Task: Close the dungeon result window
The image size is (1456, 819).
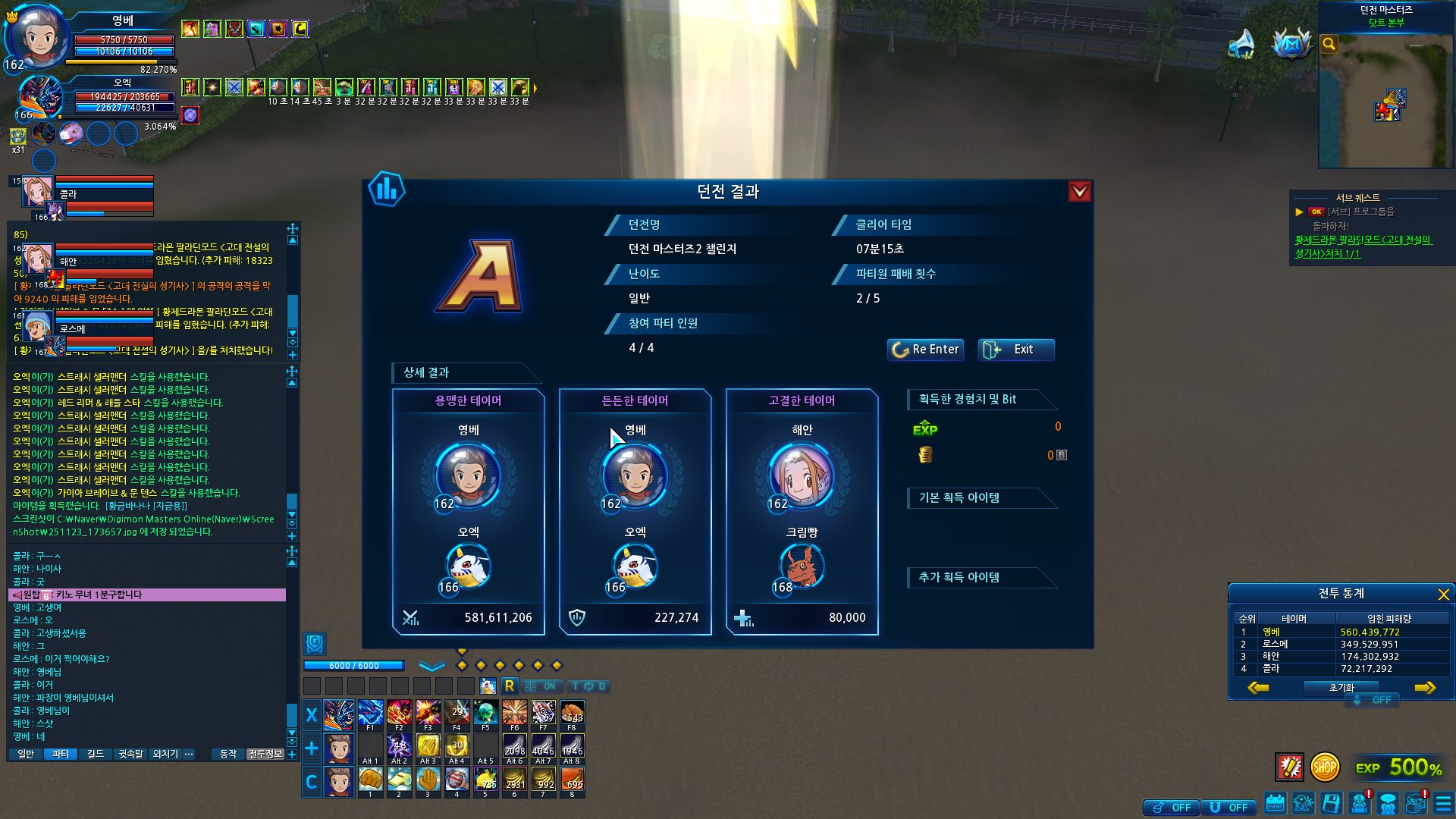Action: 1079,192
